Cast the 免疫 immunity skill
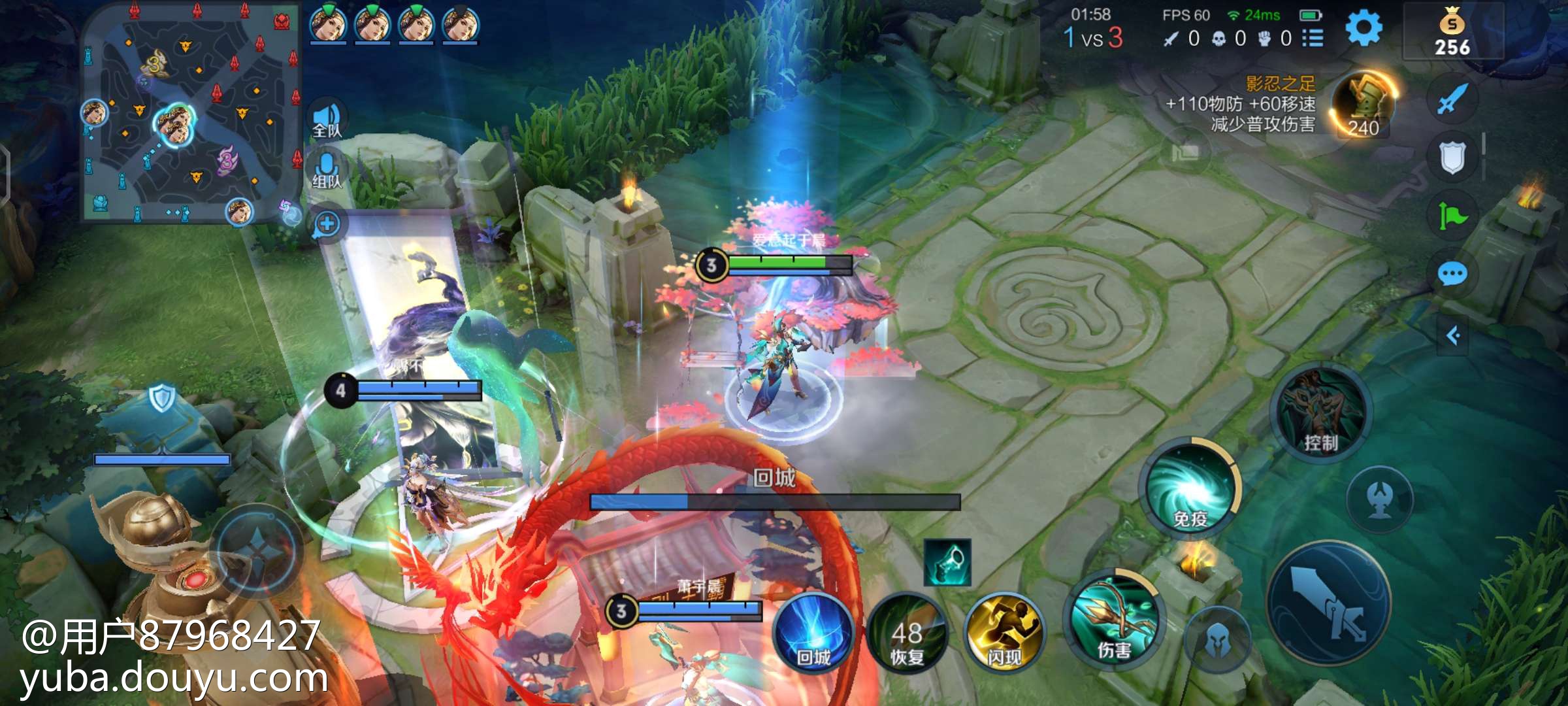1568x706 pixels. coord(1190,490)
